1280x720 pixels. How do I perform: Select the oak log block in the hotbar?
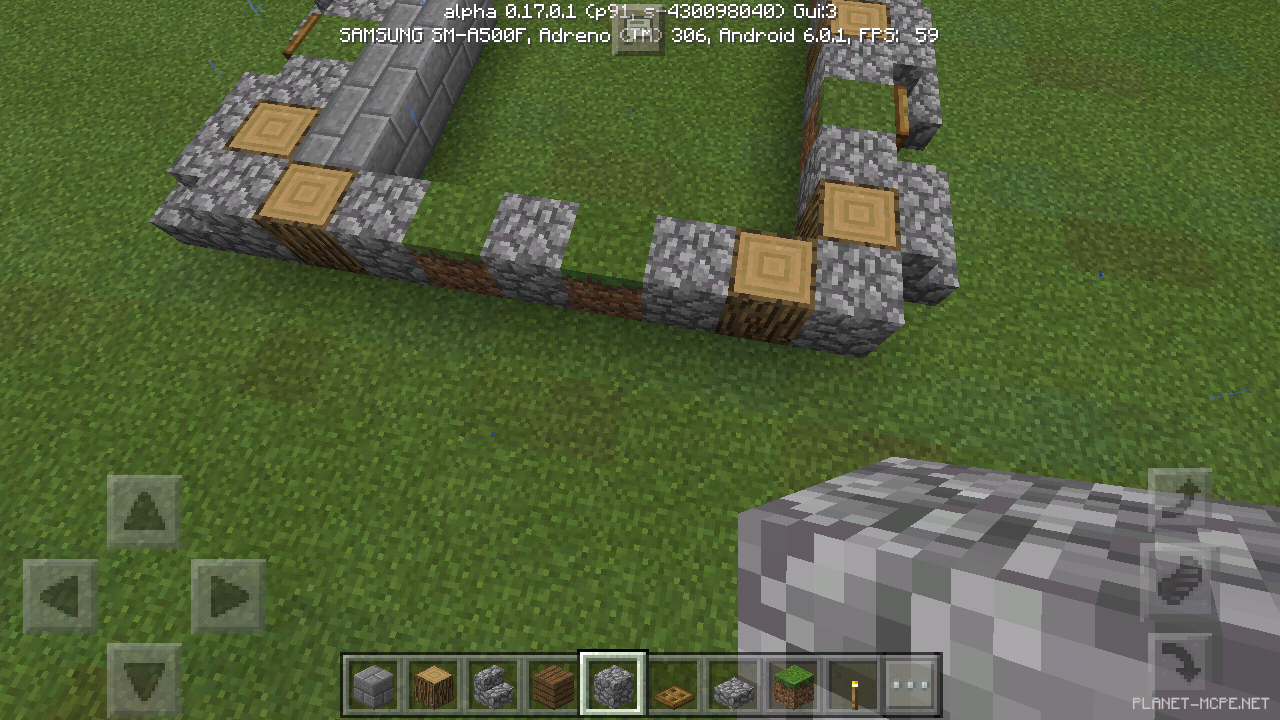[x=434, y=684]
